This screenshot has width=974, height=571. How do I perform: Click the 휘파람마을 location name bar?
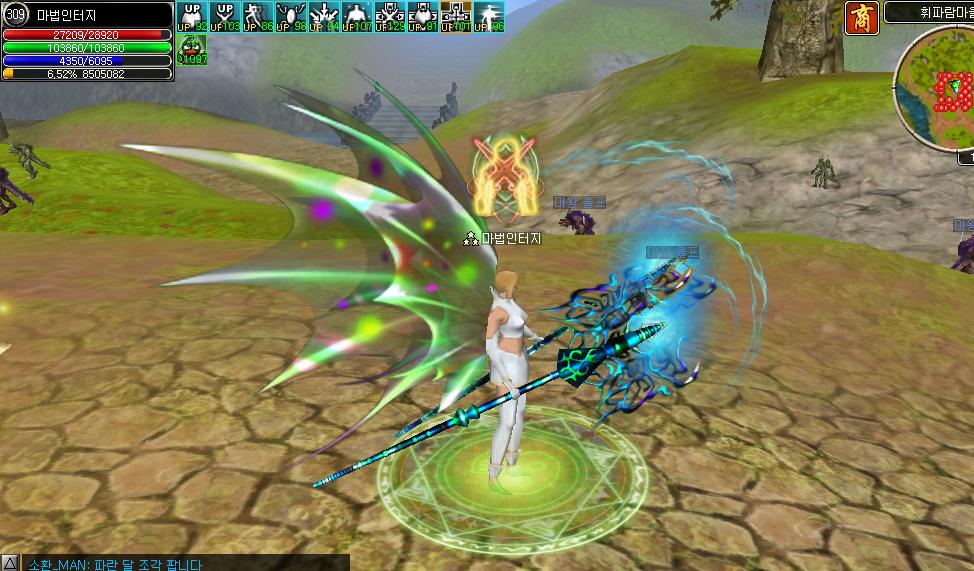[929, 13]
